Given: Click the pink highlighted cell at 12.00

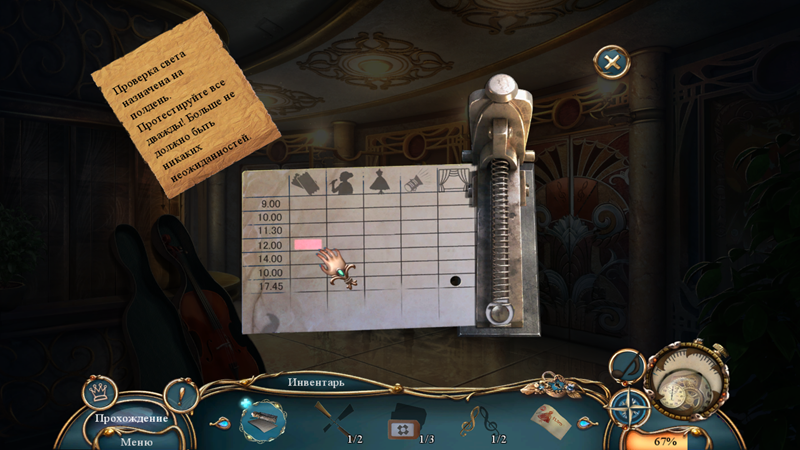Looking at the screenshot, I should [x=307, y=244].
